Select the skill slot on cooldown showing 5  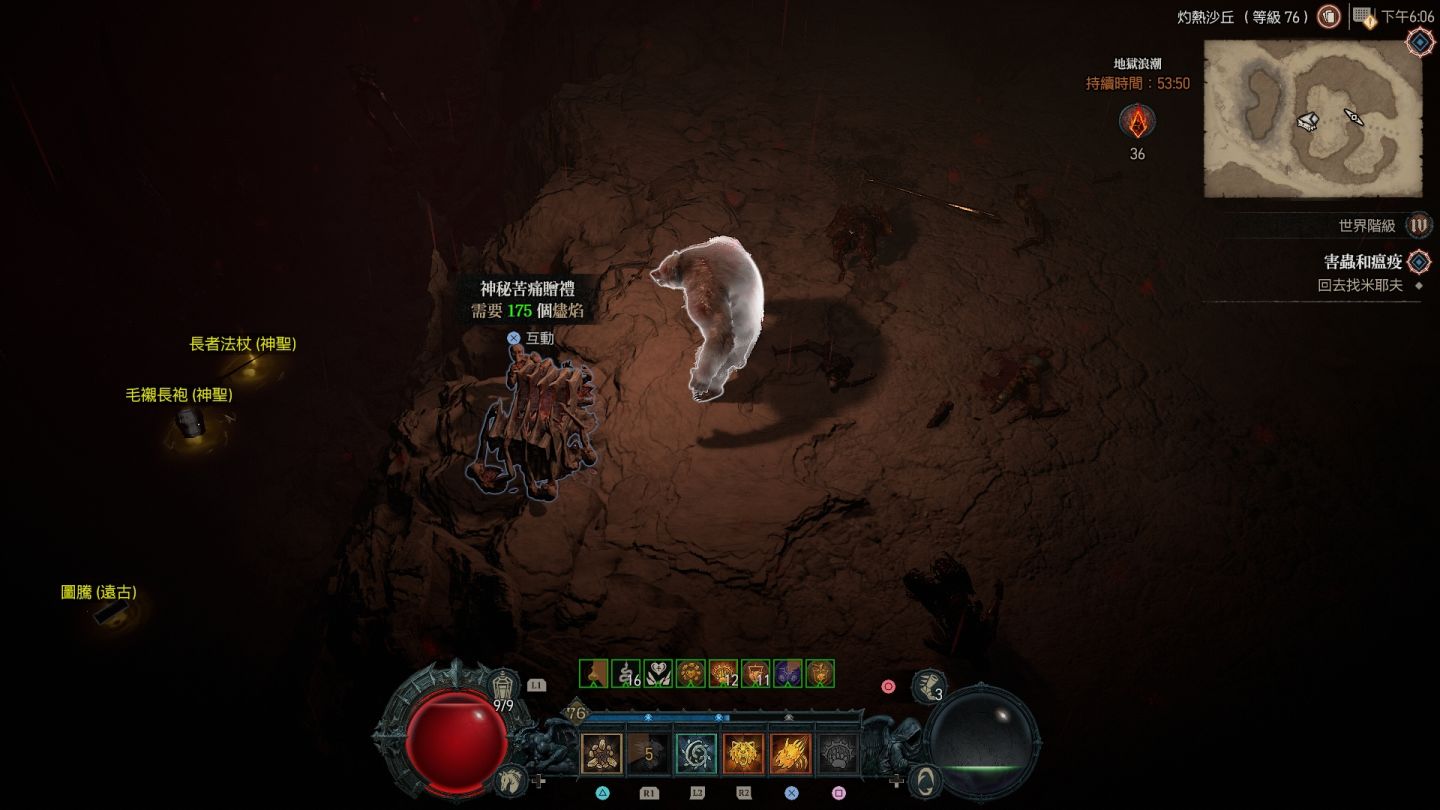(x=649, y=754)
